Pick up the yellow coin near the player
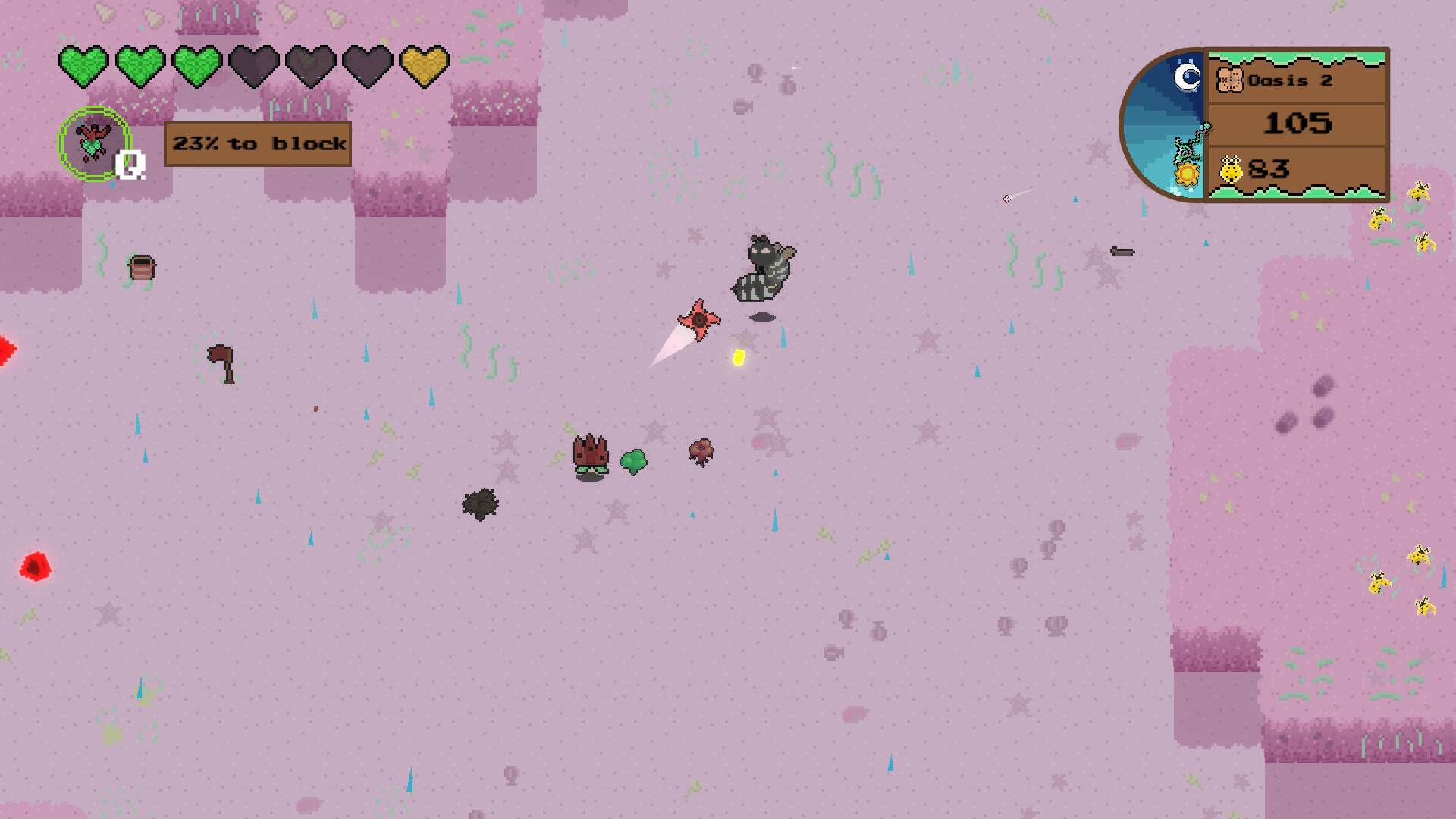 [x=738, y=356]
